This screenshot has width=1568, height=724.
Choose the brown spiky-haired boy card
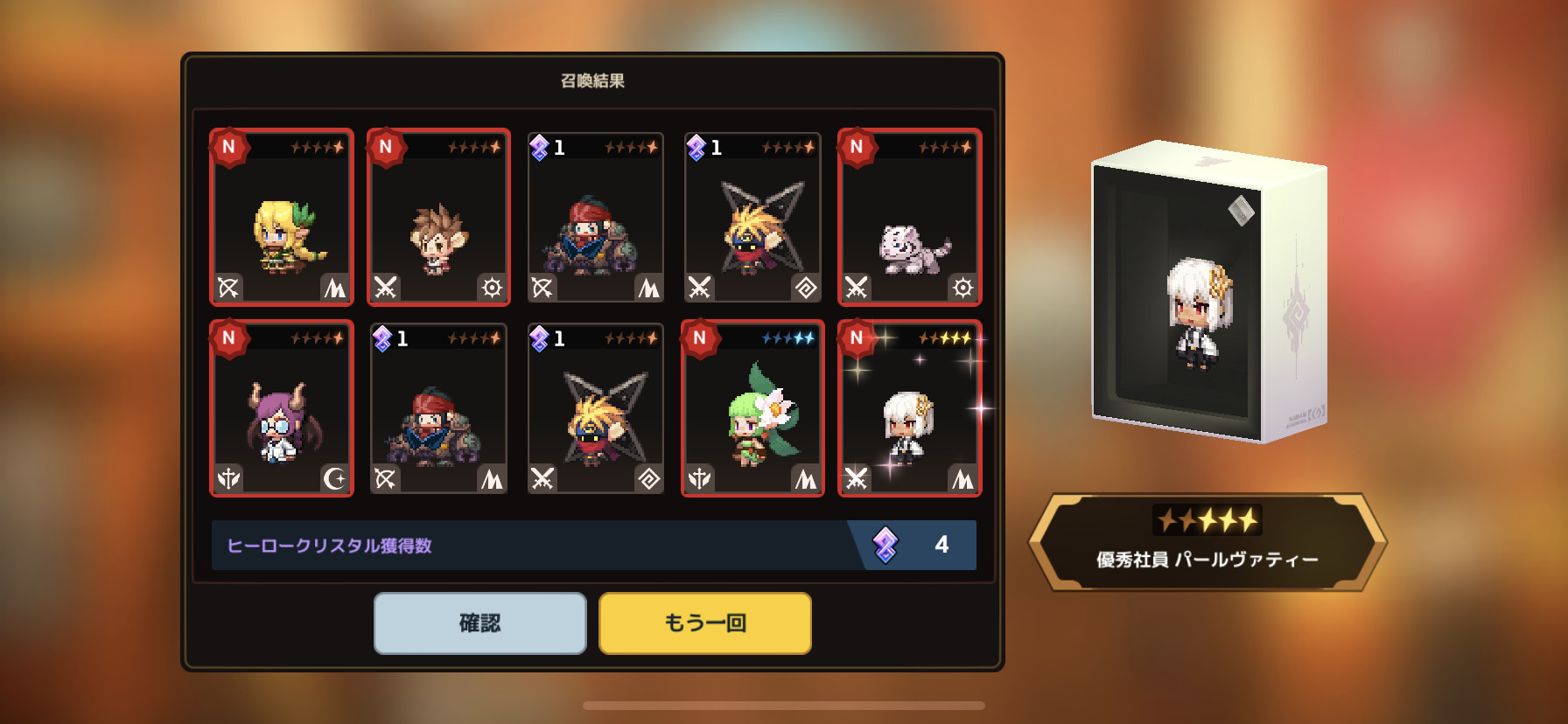click(x=438, y=218)
